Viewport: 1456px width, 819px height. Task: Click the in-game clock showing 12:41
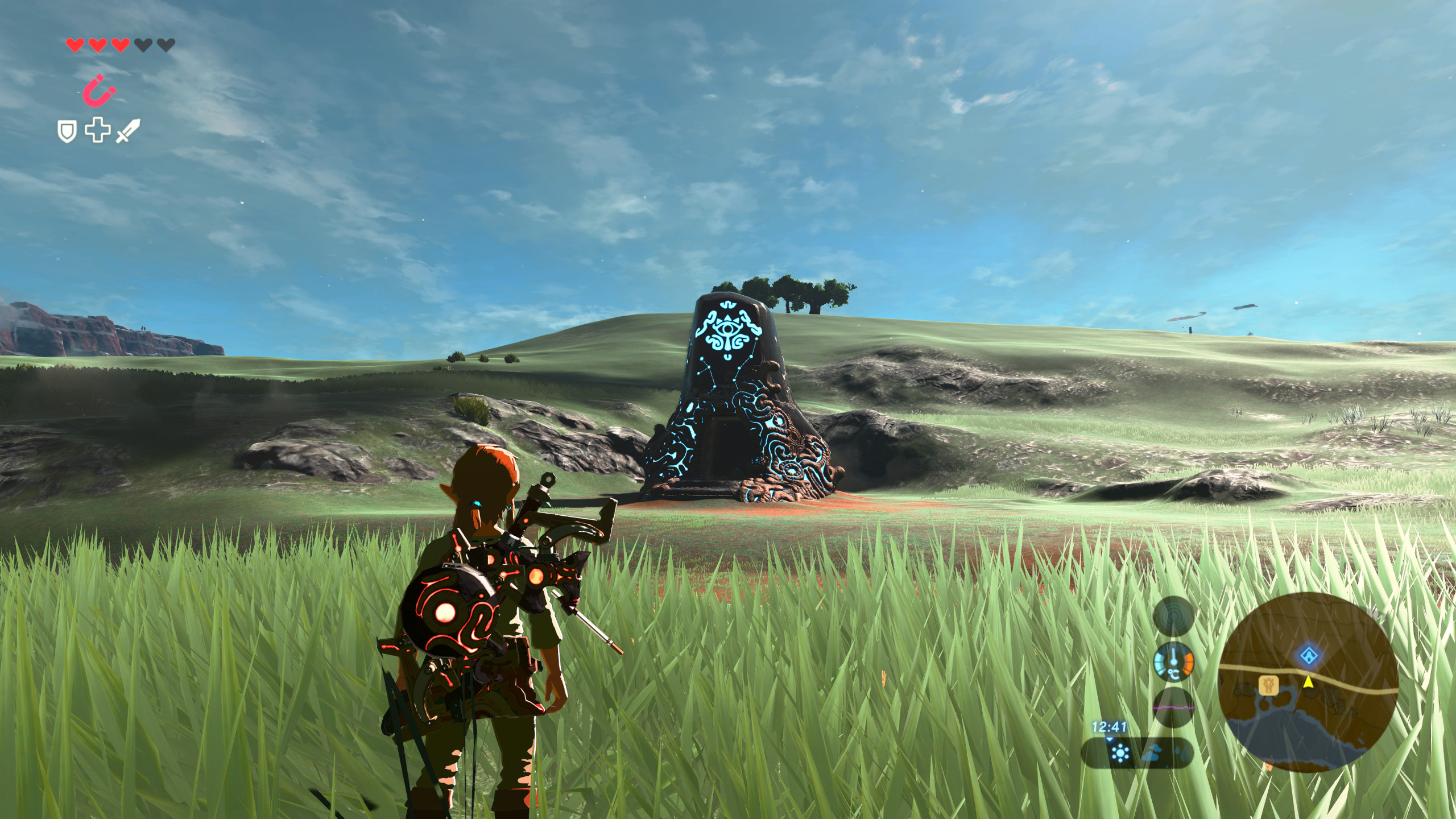[x=1109, y=727]
